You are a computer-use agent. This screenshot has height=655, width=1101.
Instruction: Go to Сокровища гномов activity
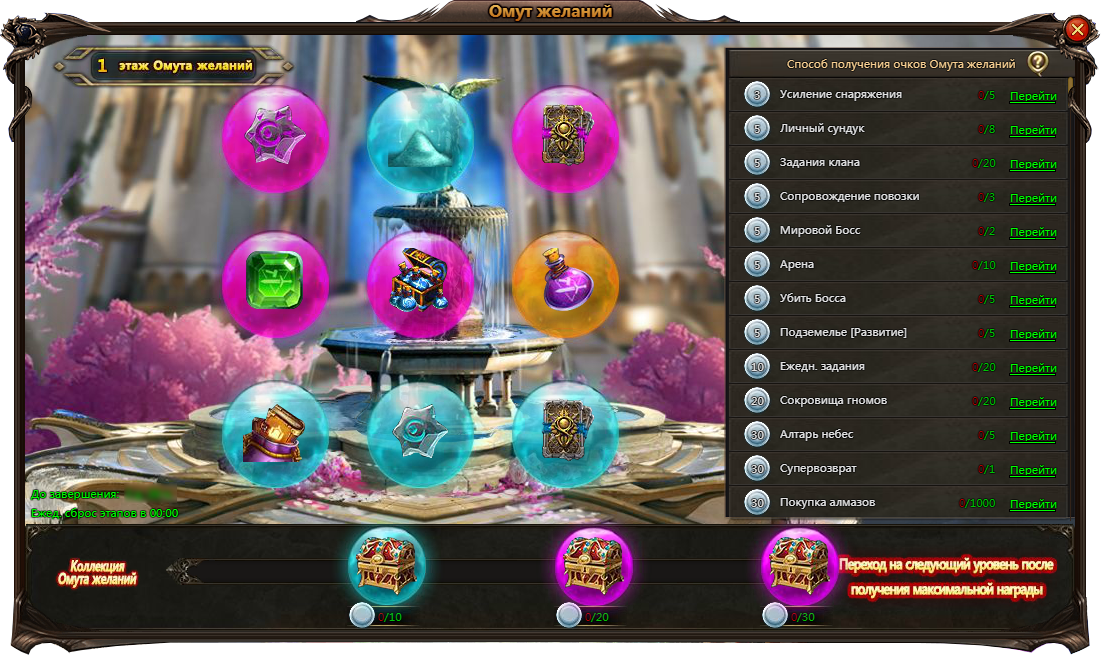[1033, 402]
